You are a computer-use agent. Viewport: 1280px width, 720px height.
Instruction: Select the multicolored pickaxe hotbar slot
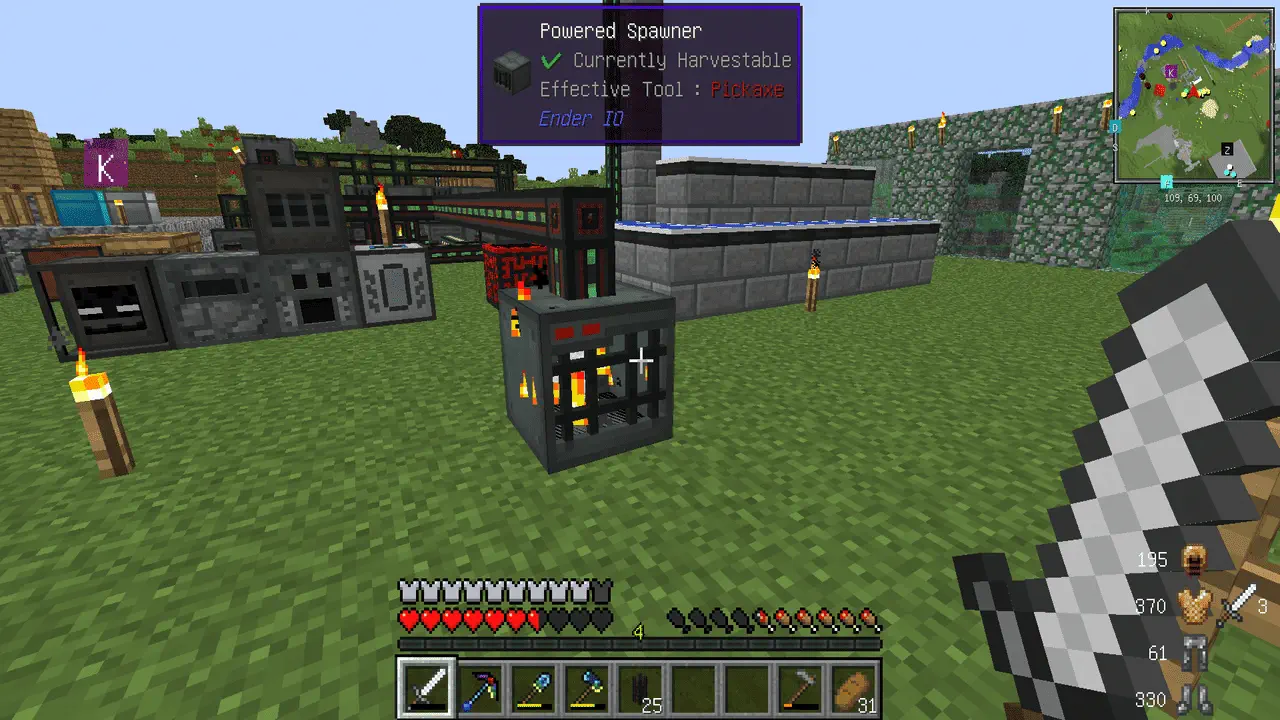(481, 688)
